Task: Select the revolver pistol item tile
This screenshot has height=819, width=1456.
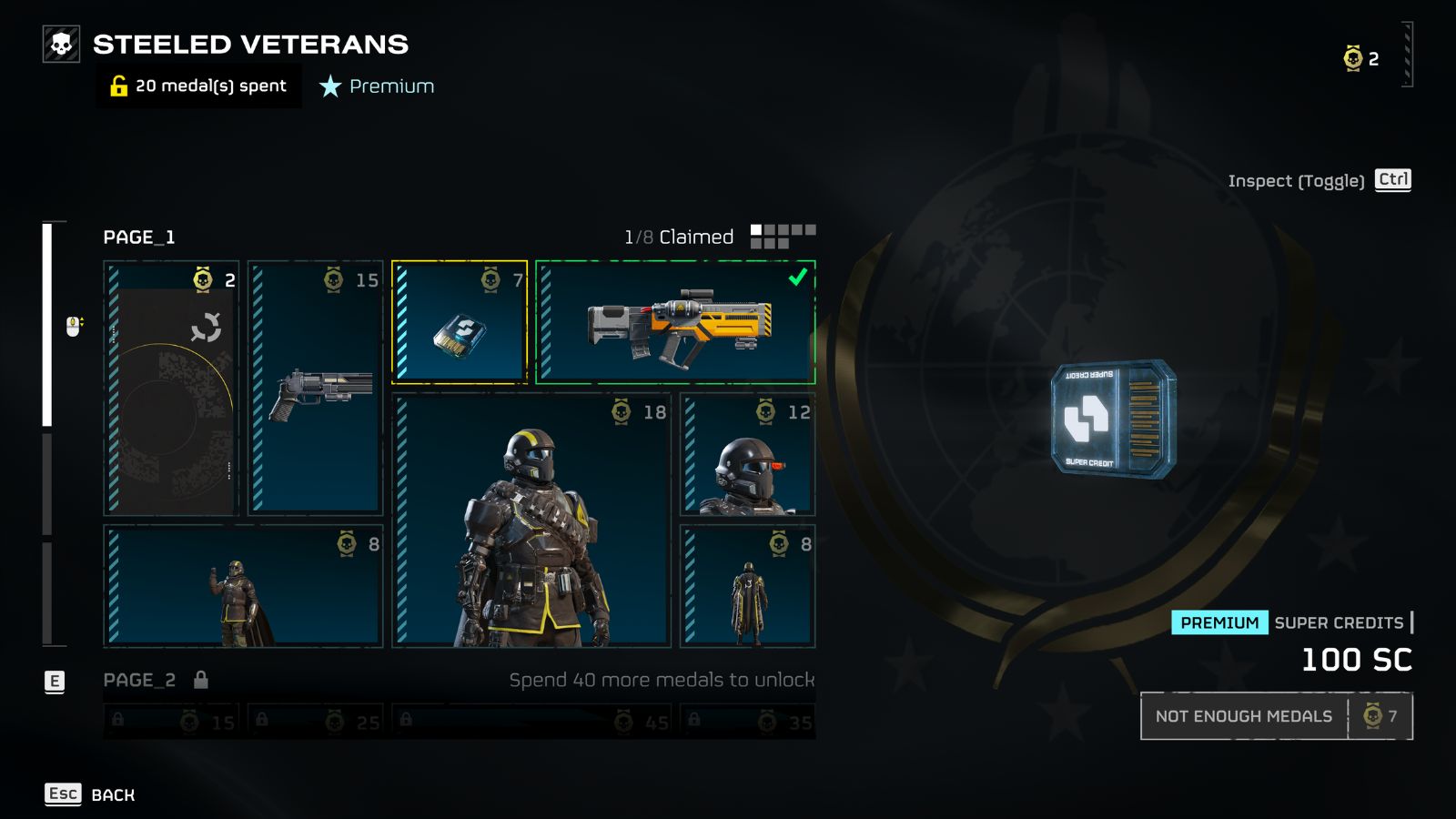Action: coord(315,388)
